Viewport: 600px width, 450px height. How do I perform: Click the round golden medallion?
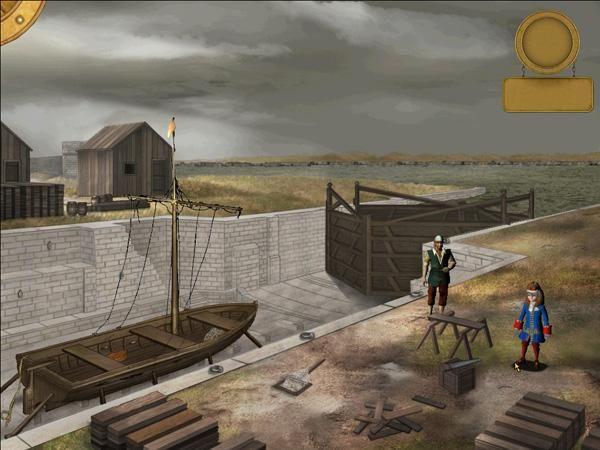(x=547, y=40)
